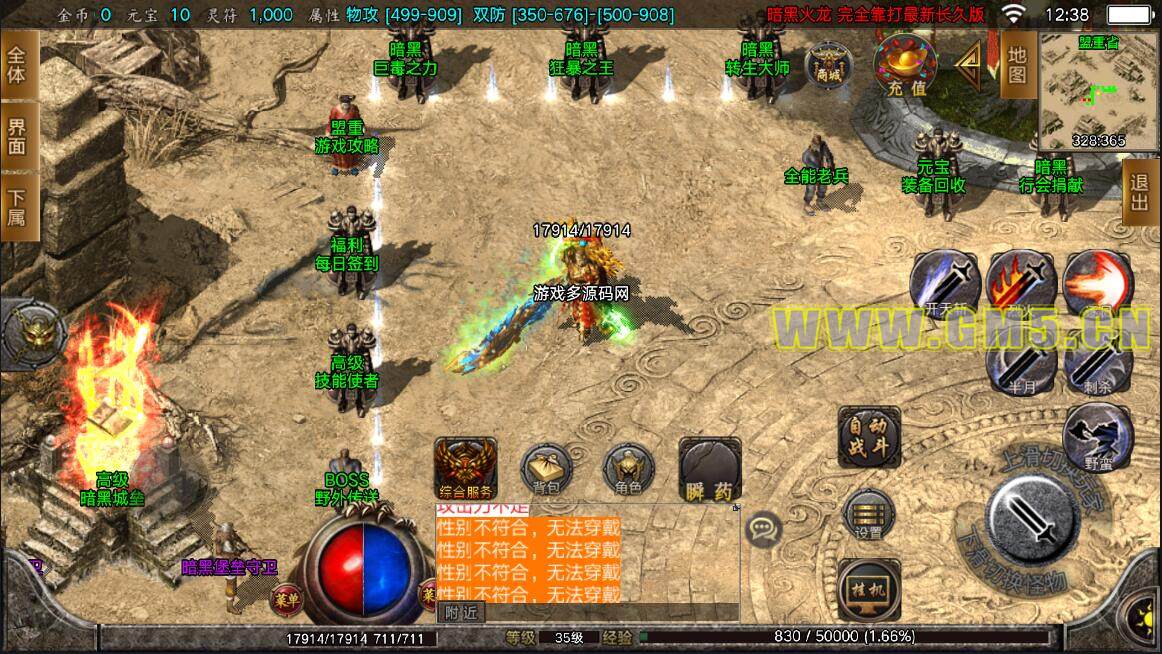Open the 商城 shop icon
Screen dimensions: 1162x654
(x=828, y=64)
